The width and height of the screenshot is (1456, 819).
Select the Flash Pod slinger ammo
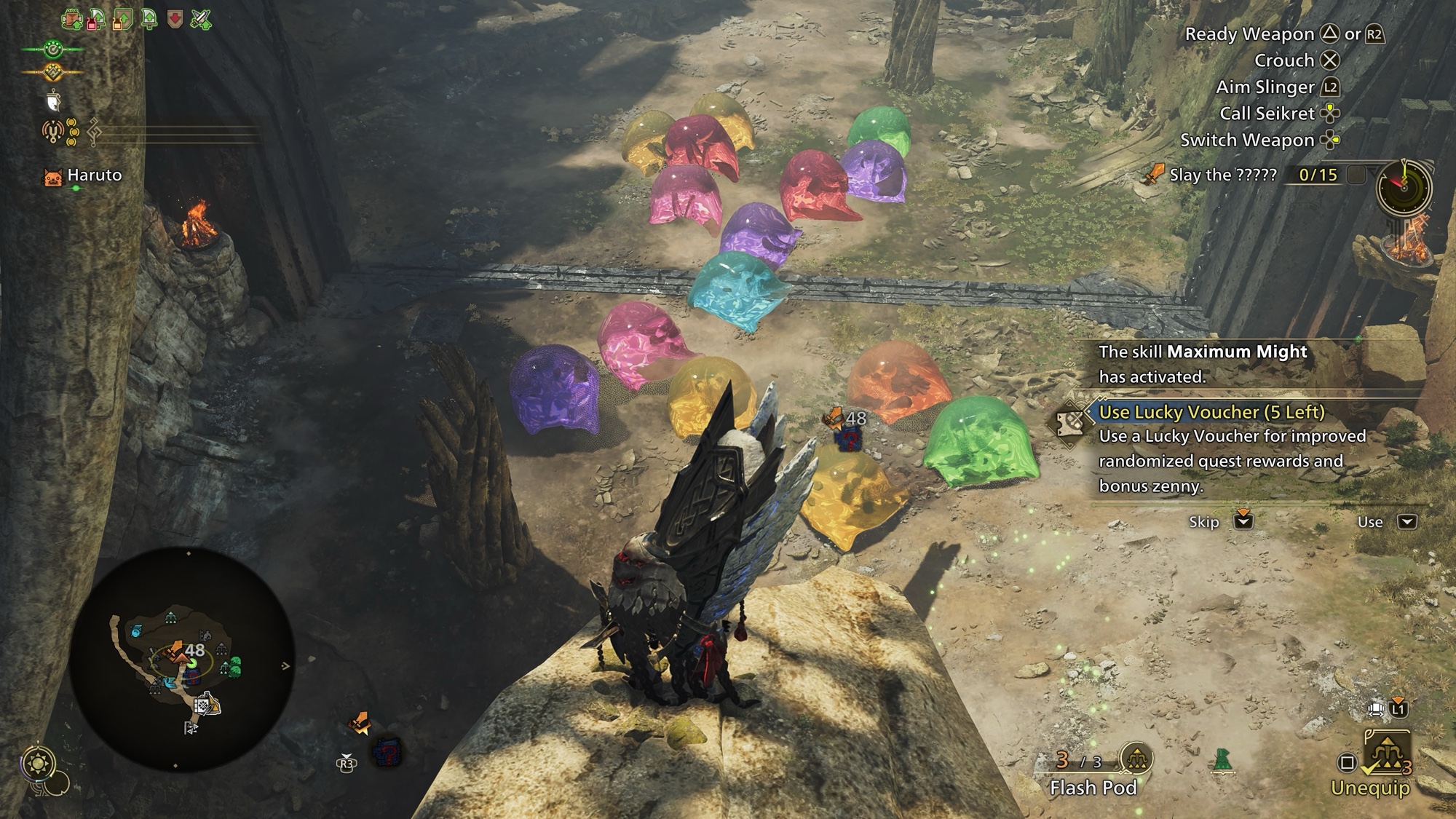point(1093,788)
